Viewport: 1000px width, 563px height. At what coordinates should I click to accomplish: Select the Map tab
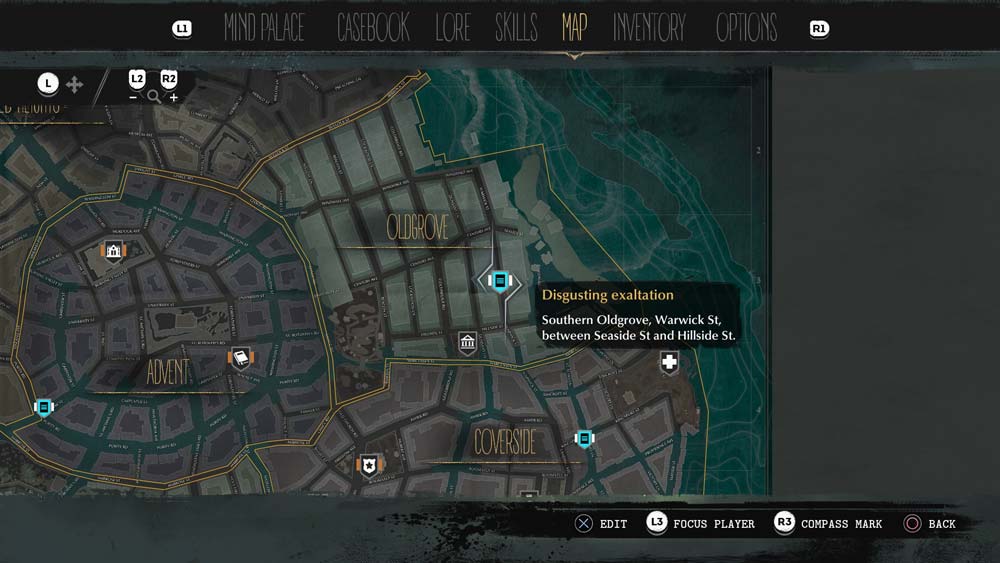574,28
